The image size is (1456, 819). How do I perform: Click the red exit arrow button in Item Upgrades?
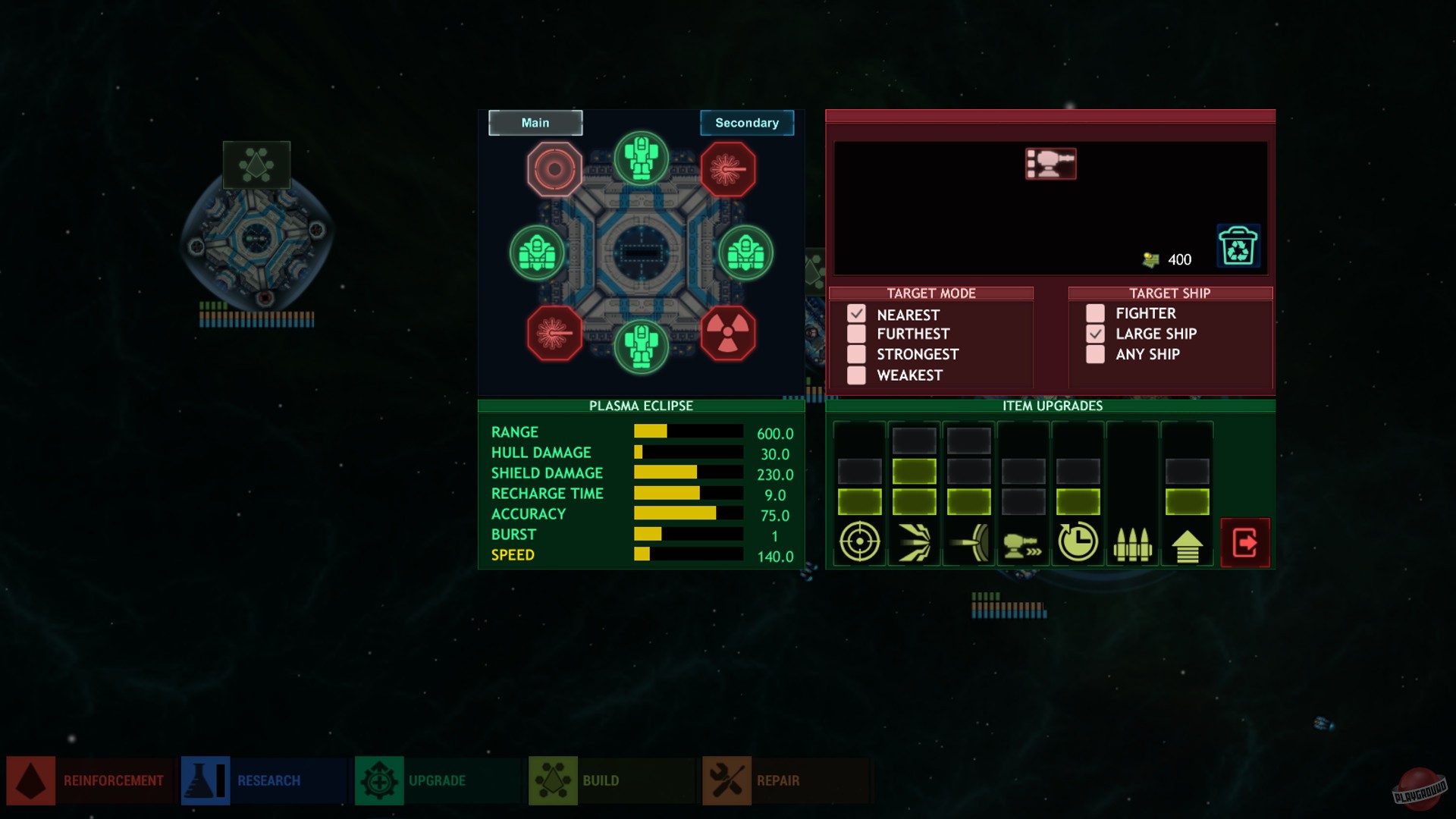click(1246, 542)
